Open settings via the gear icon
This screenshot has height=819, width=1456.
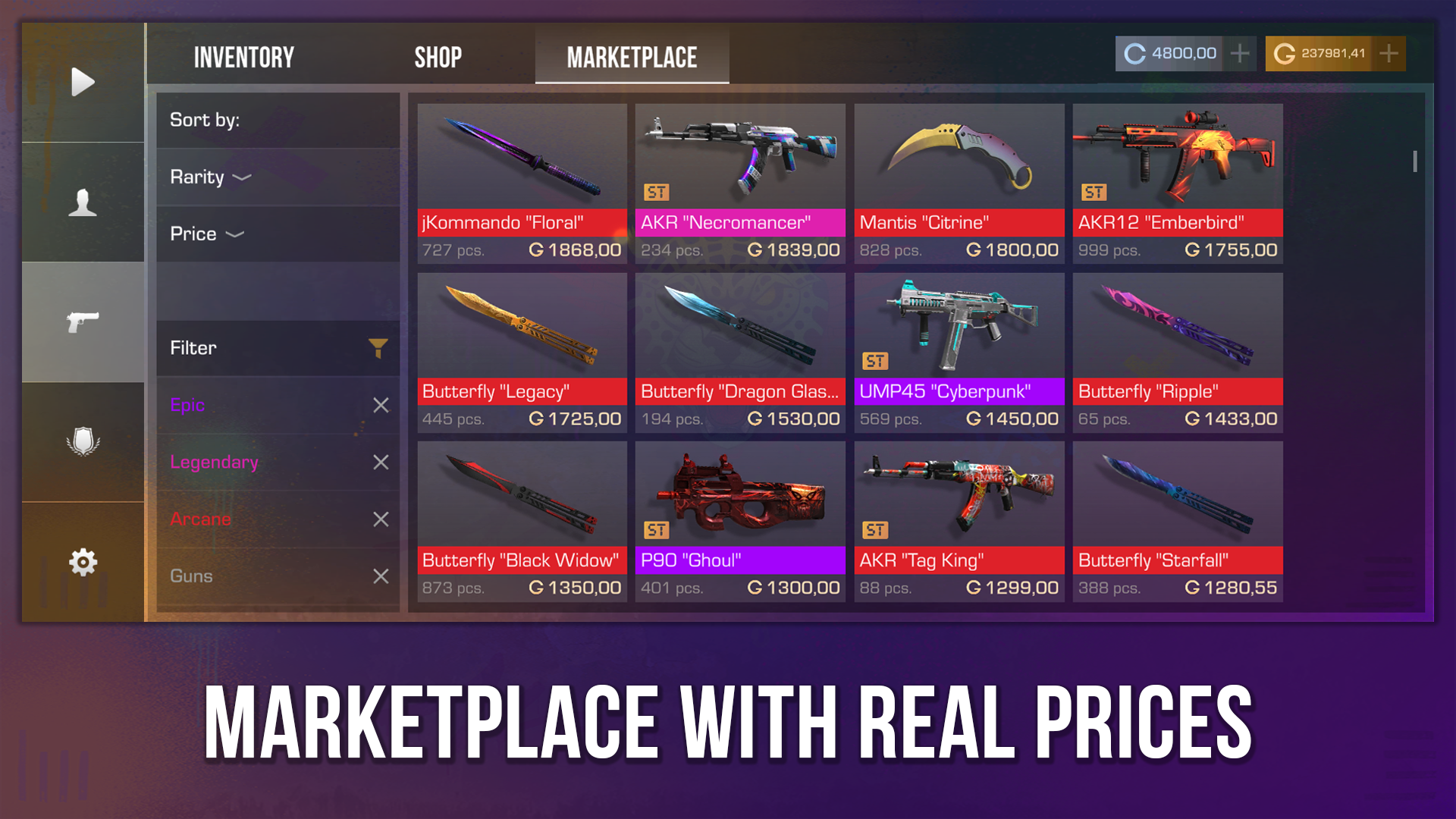83,561
